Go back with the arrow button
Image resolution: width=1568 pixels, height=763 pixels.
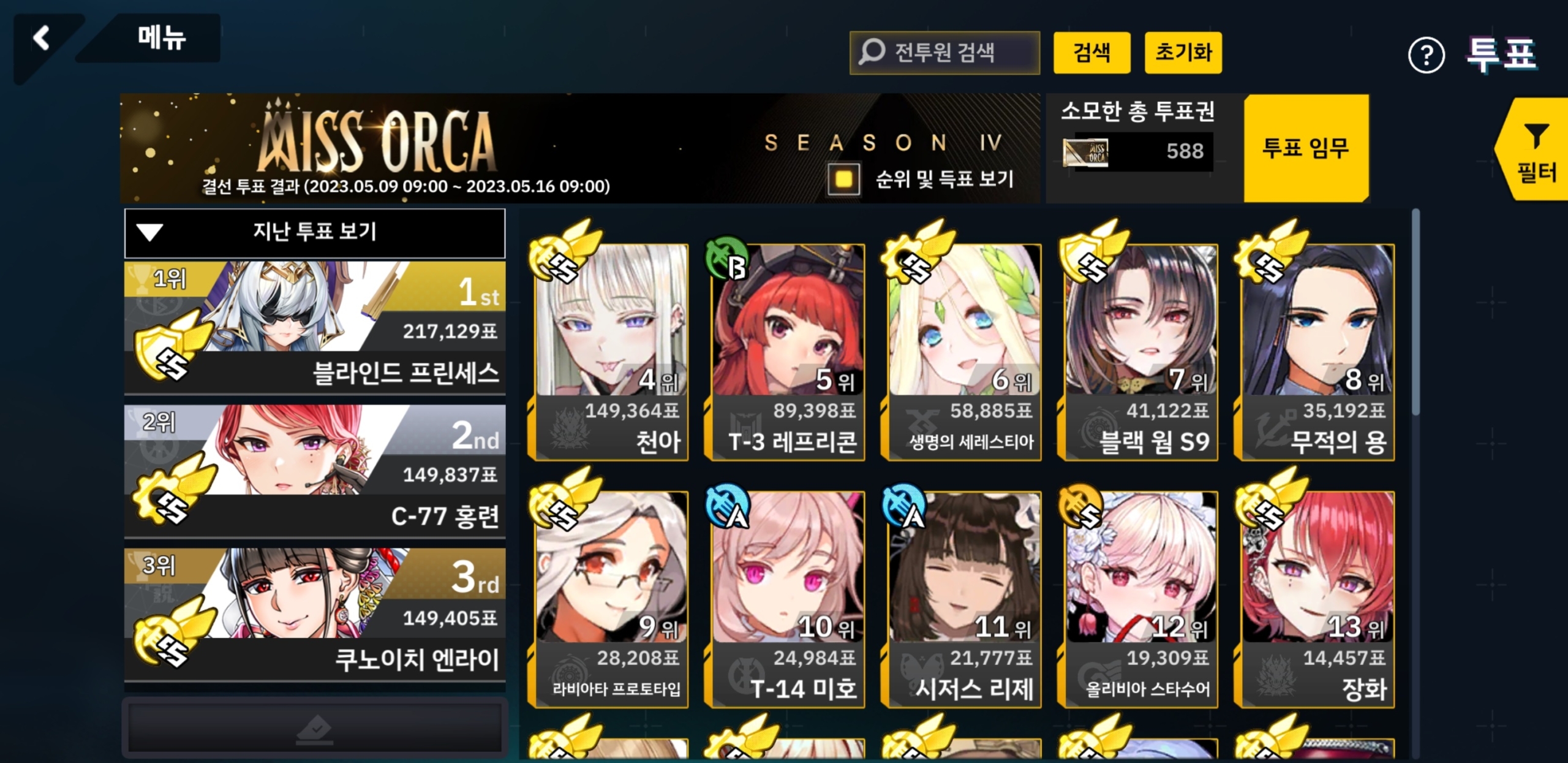click(x=42, y=39)
